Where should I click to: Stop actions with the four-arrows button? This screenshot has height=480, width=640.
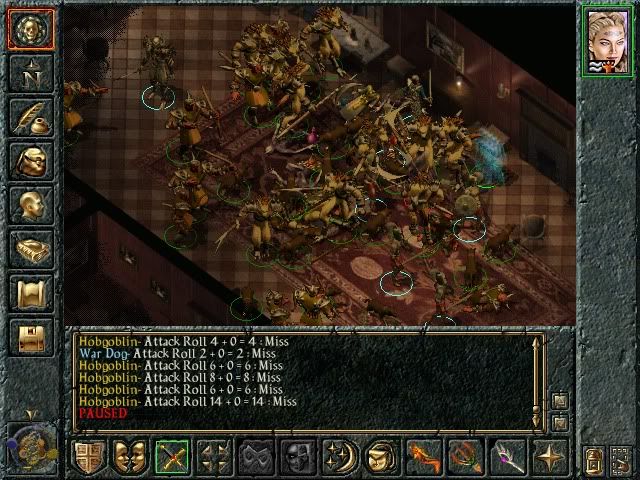[x=214, y=458]
